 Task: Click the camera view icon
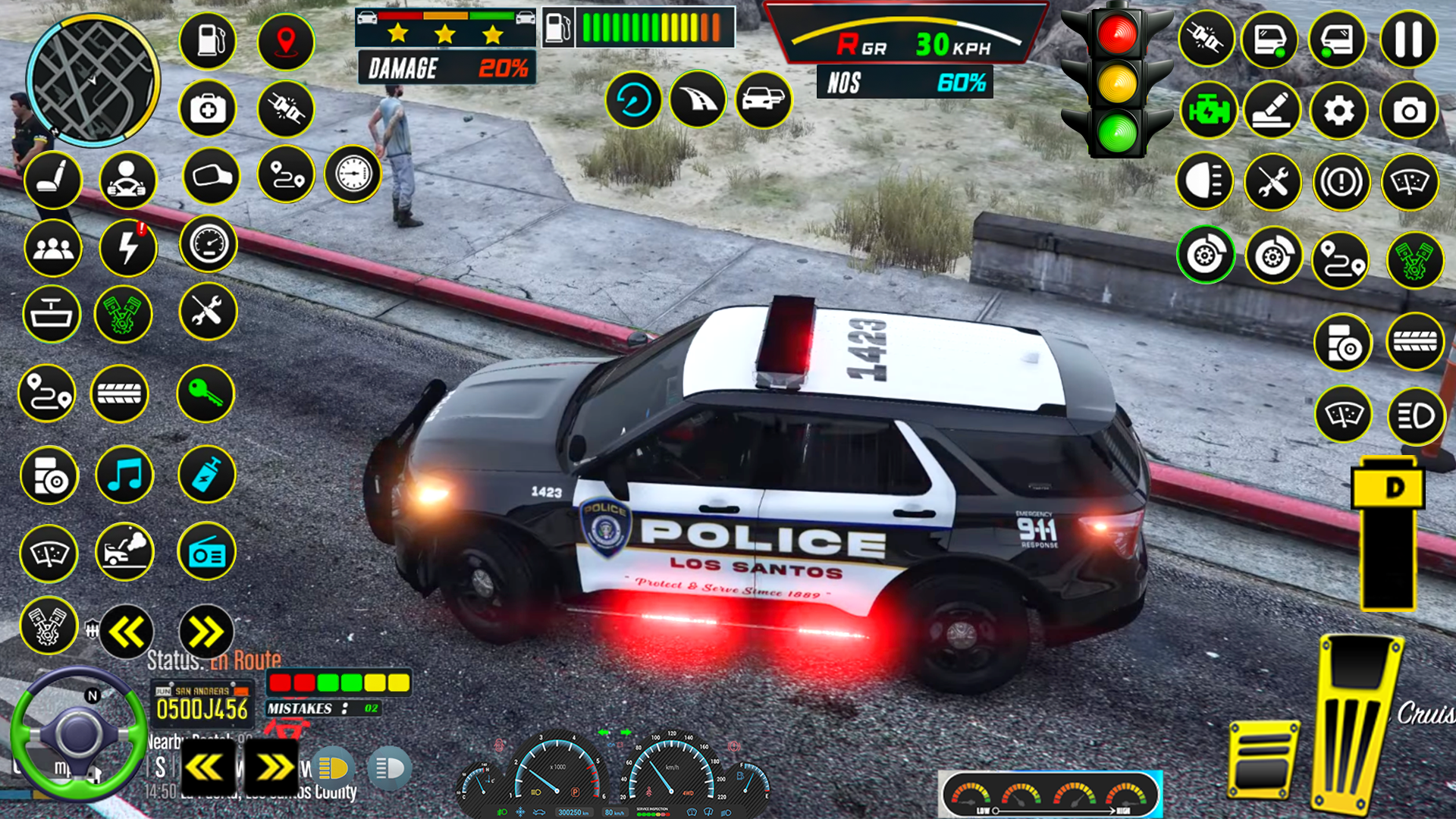pyautogui.click(x=1409, y=110)
